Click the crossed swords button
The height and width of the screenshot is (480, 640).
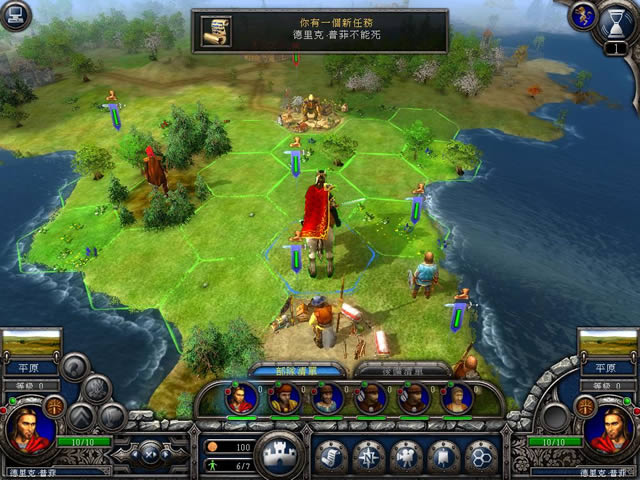(x=148, y=452)
